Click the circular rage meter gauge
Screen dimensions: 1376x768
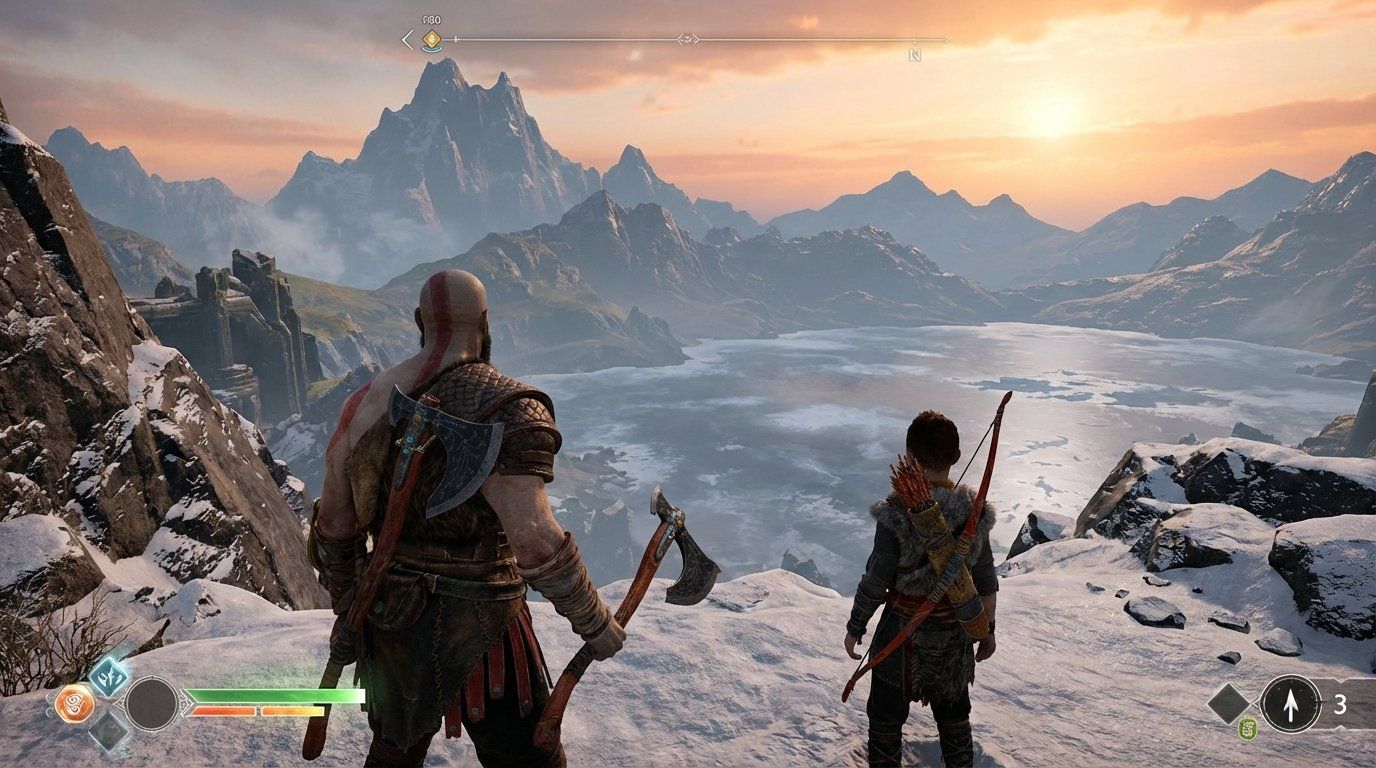[x=152, y=703]
